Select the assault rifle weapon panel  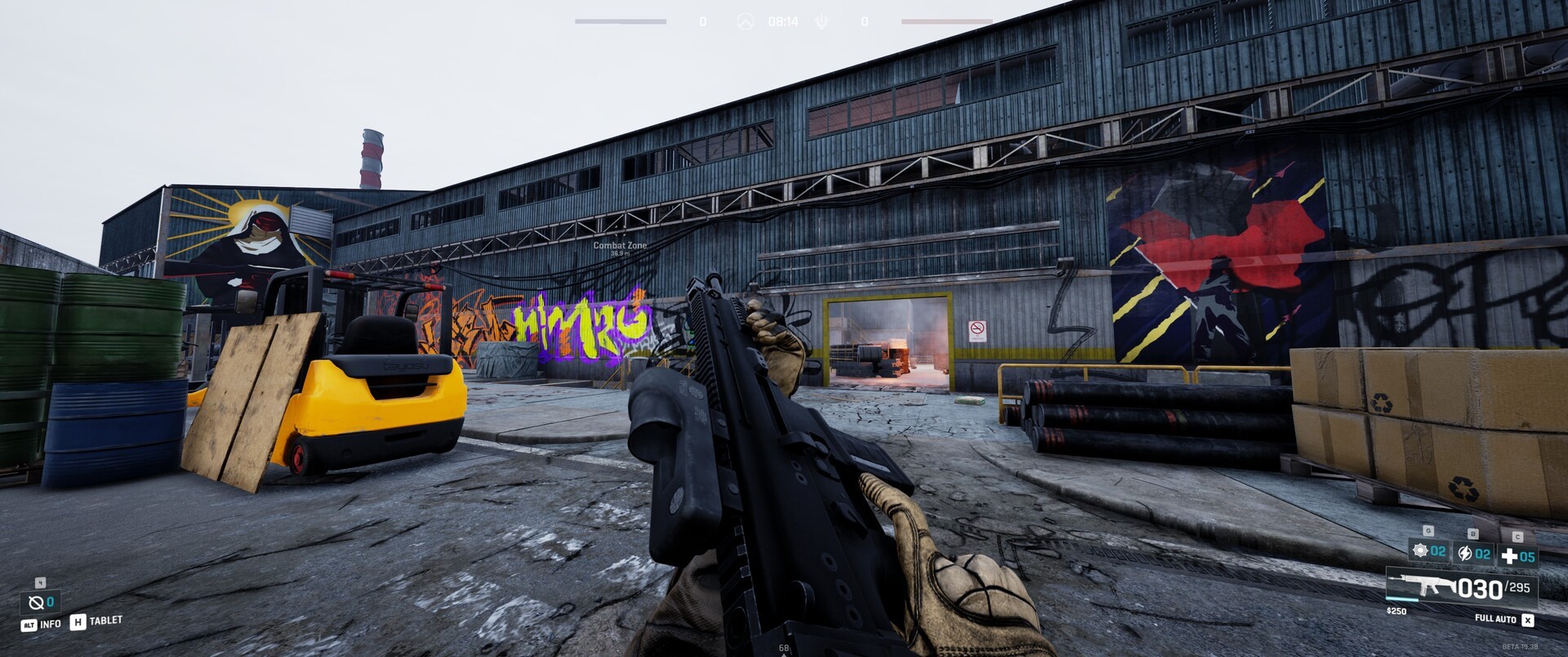pyautogui.click(x=1461, y=588)
